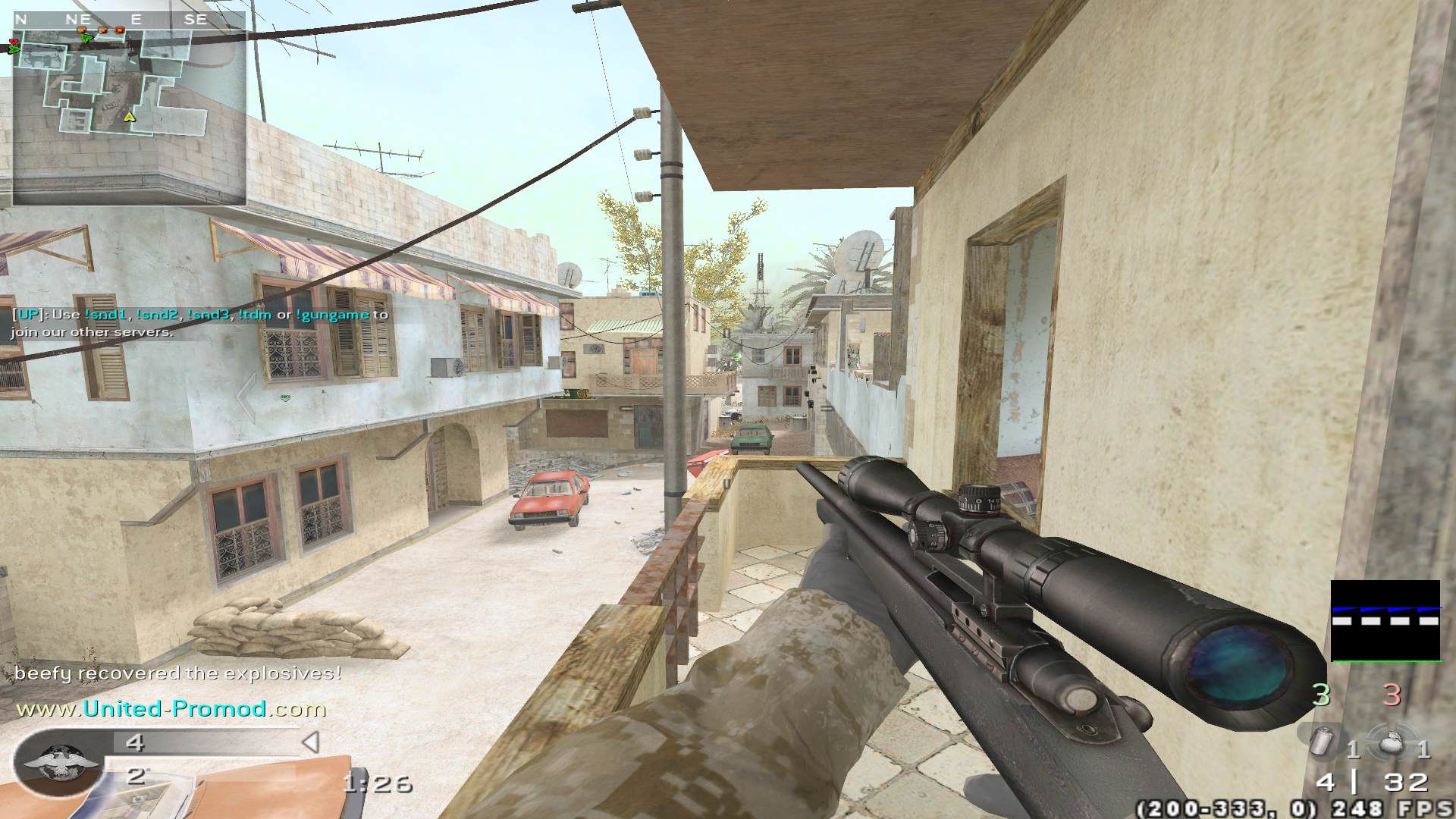Open the www.United-Promod.com link text

point(171,709)
